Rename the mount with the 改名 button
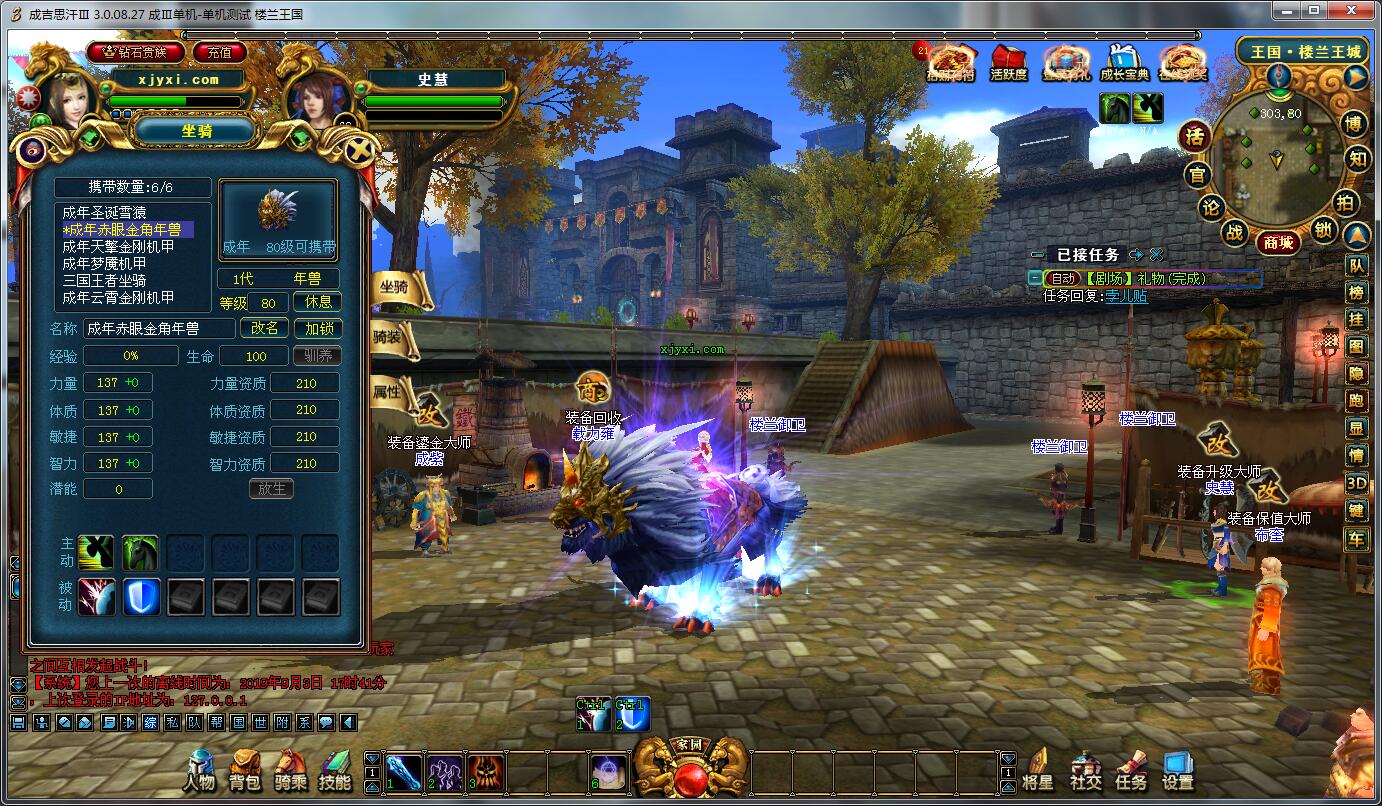Viewport: 1382px width, 806px height. point(265,328)
